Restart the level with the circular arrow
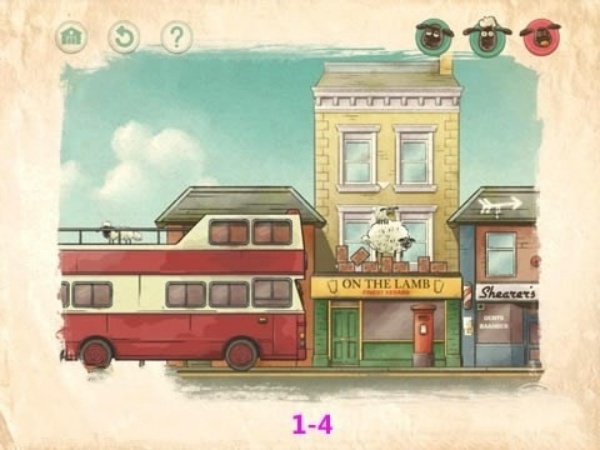Image resolution: width=600 pixels, height=450 pixels. pos(123,38)
